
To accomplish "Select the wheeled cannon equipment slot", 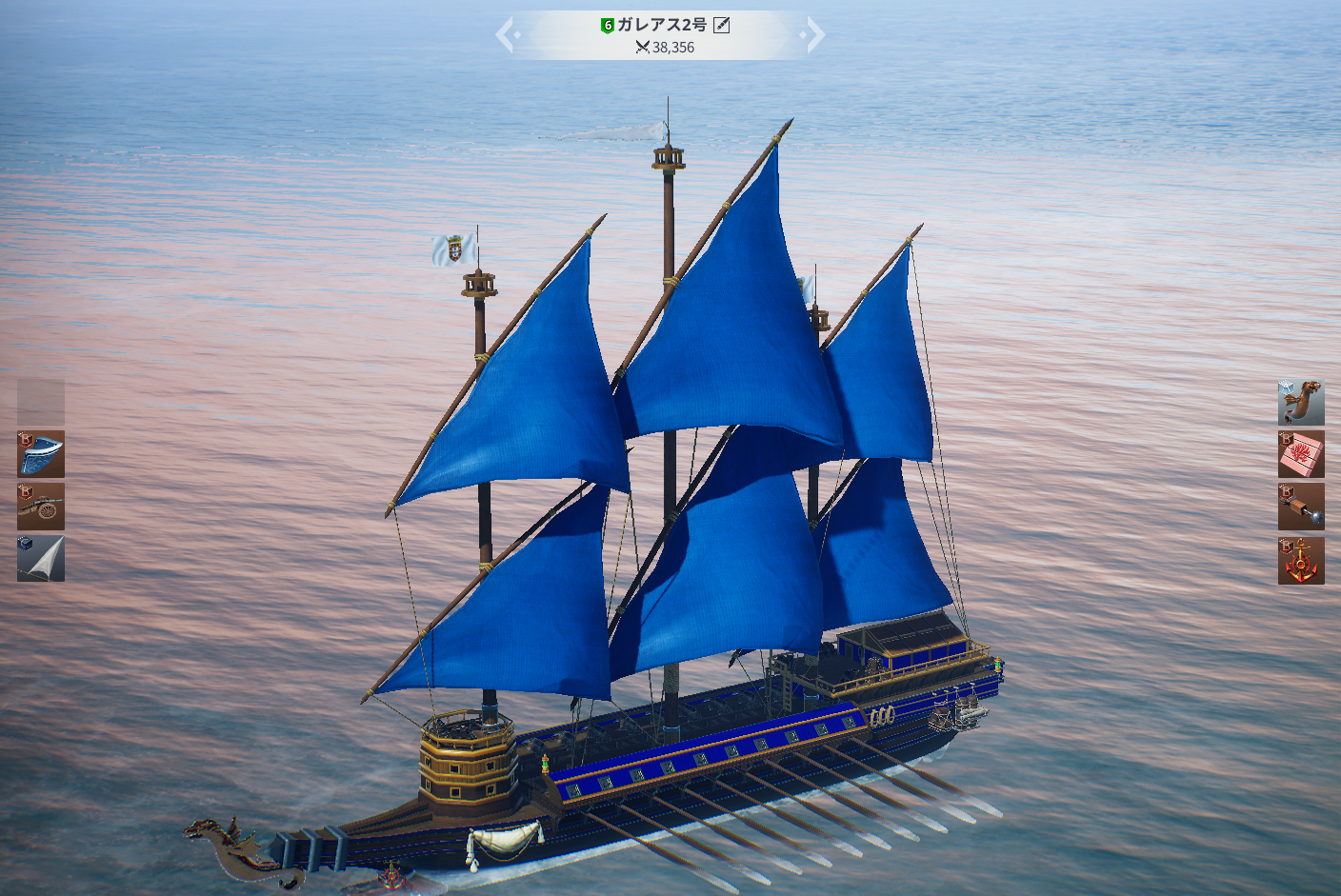I will pos(41,507).
